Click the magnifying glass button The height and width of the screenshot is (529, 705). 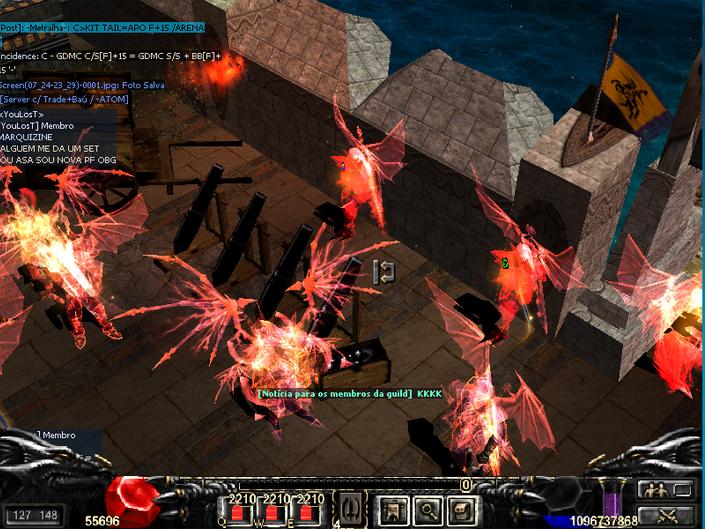pyautogui.click(x=427, y=510)
